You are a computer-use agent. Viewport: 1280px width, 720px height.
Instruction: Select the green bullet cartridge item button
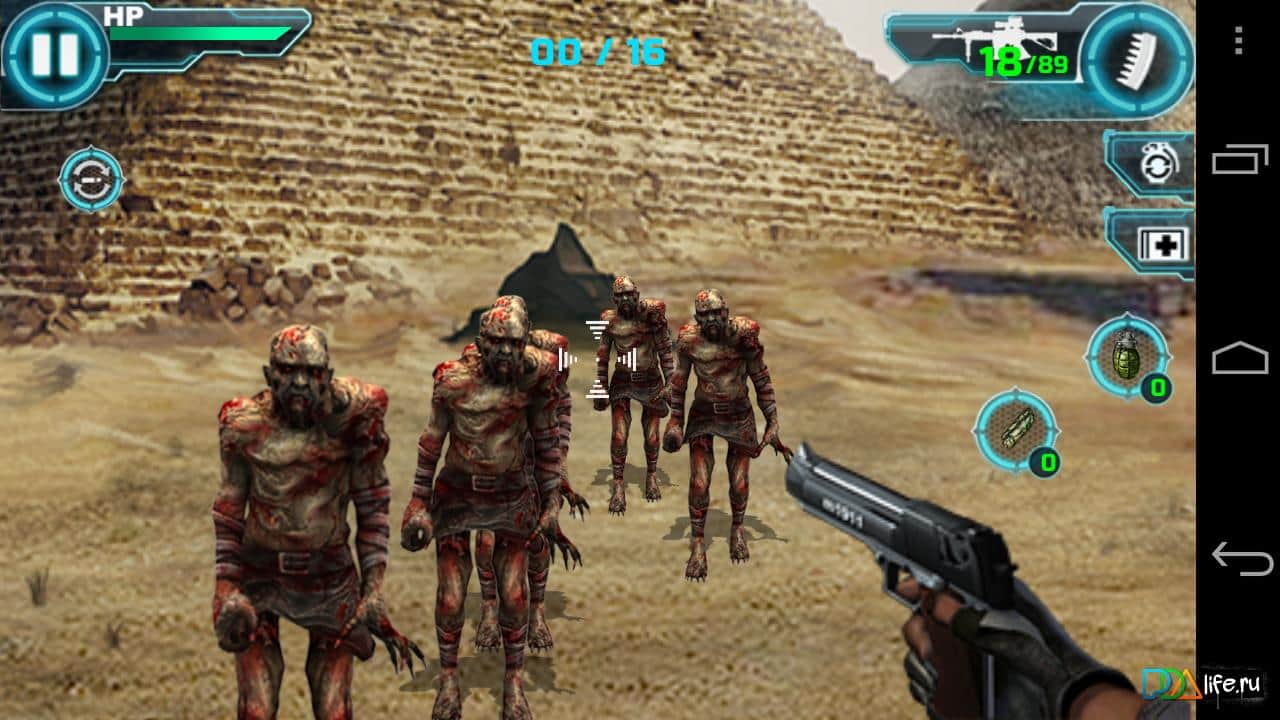click(x=1015, y=431)
